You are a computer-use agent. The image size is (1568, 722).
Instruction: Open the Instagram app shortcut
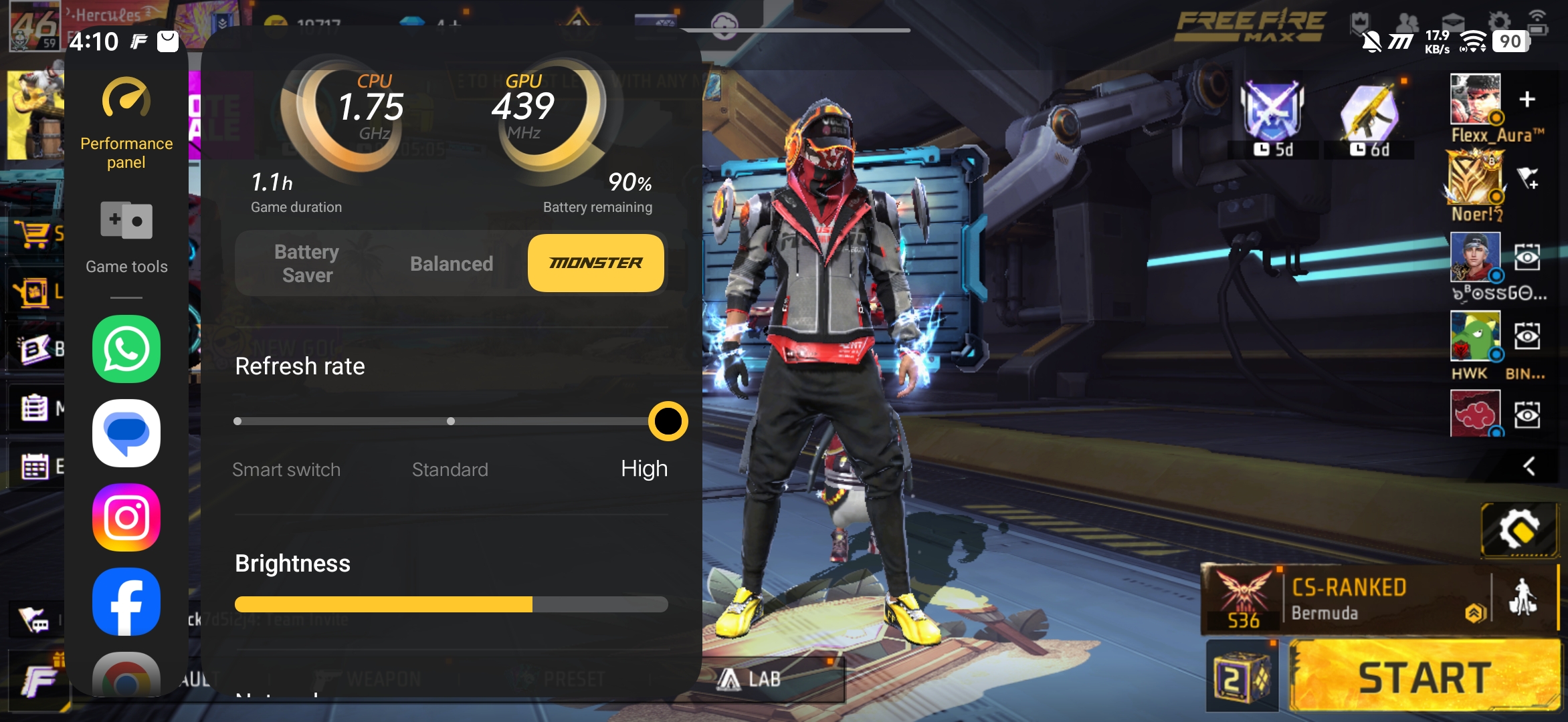click(126, 517)
